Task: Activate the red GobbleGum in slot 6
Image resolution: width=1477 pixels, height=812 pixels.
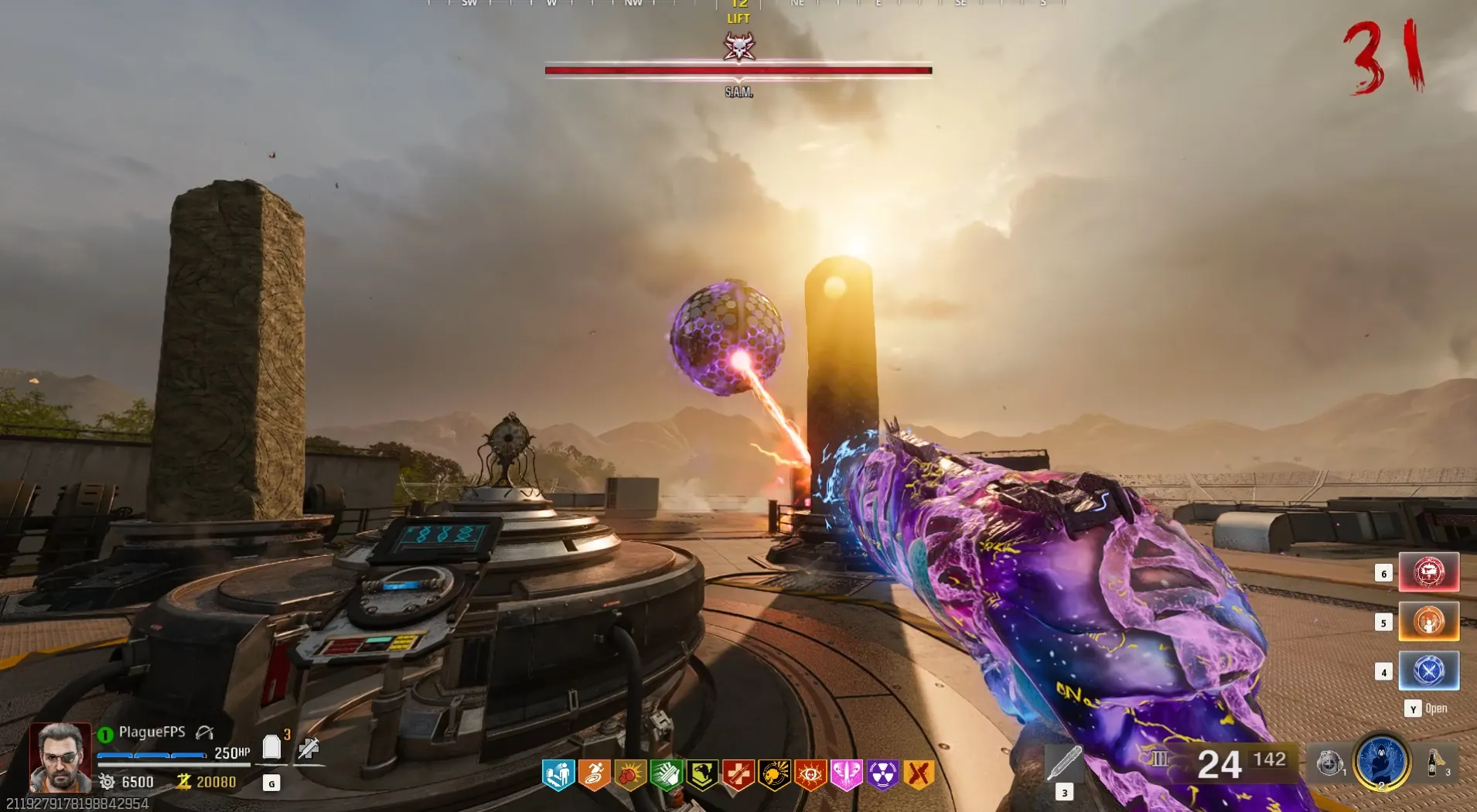Action: point(1428,572)
